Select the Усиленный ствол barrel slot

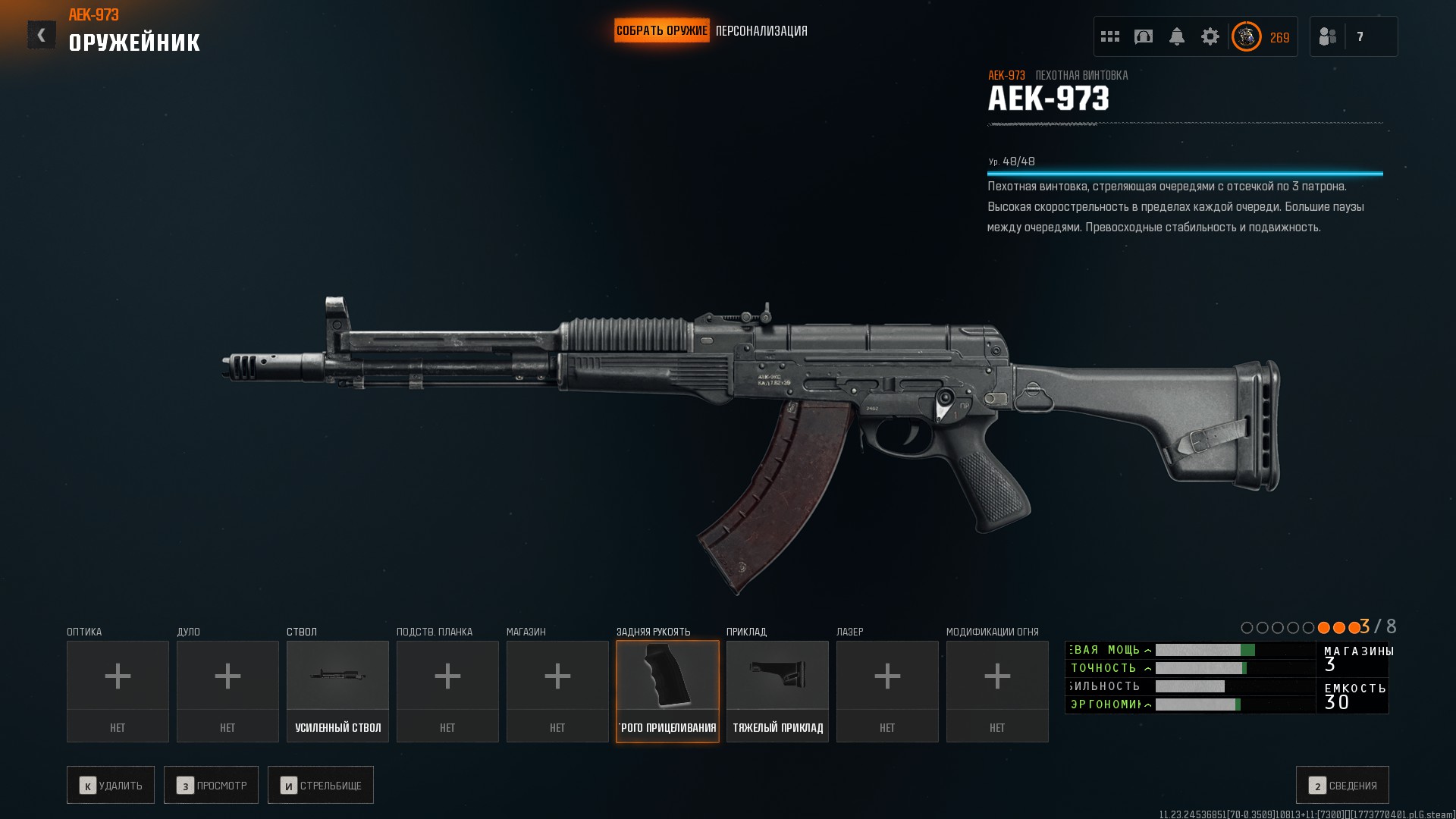tap(337, 691)
